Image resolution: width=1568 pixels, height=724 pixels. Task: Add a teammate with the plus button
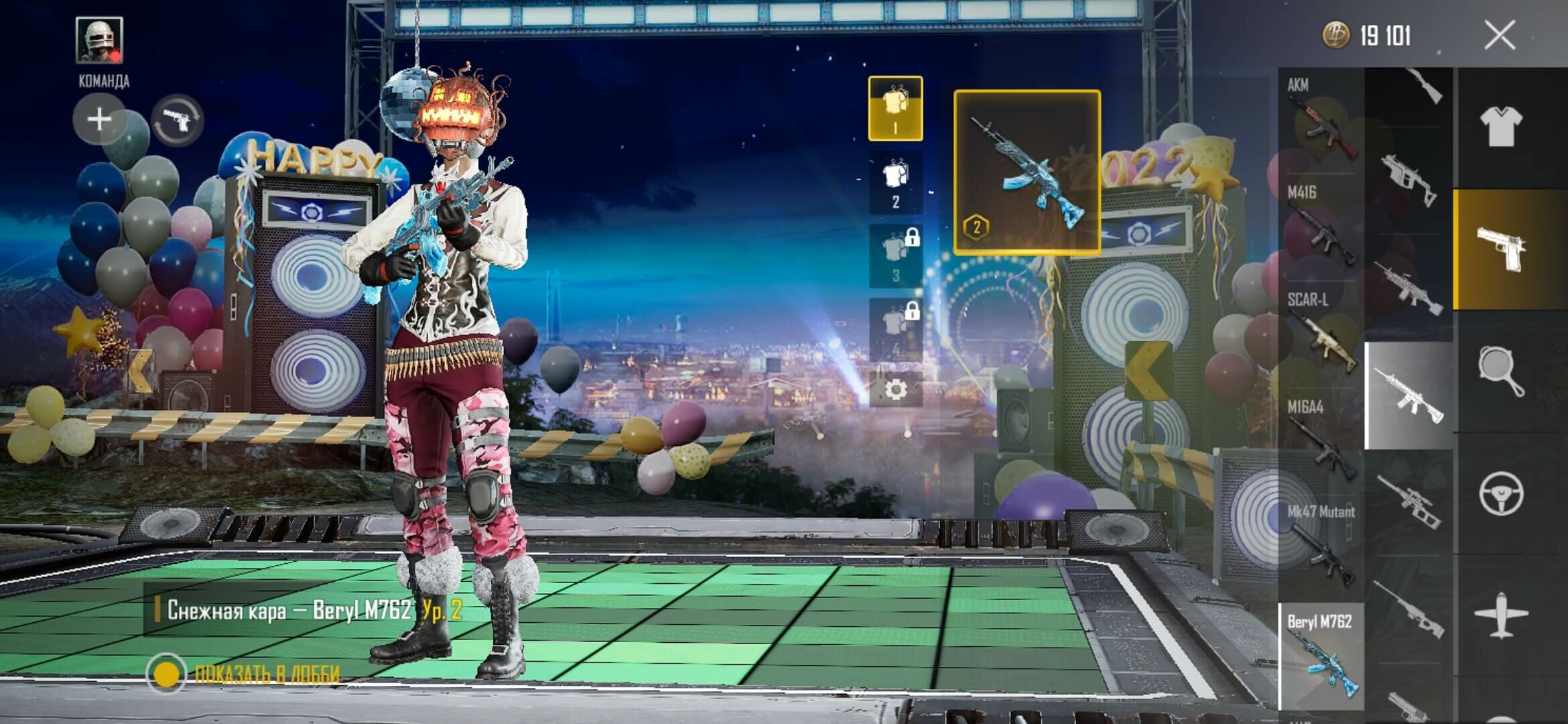pyautogui.click(x=99, y=120)
